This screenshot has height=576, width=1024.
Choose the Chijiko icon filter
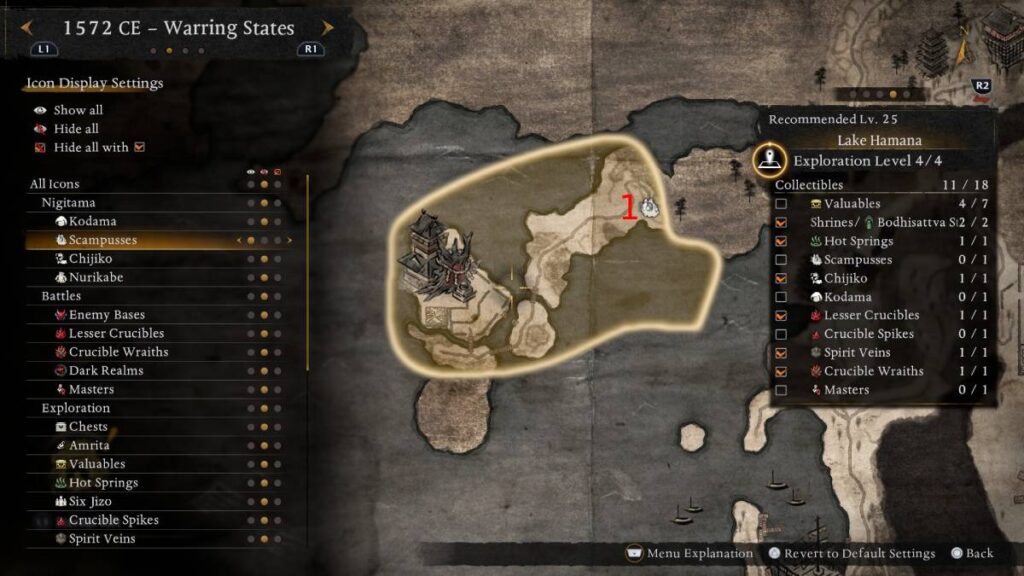point(90,259)
